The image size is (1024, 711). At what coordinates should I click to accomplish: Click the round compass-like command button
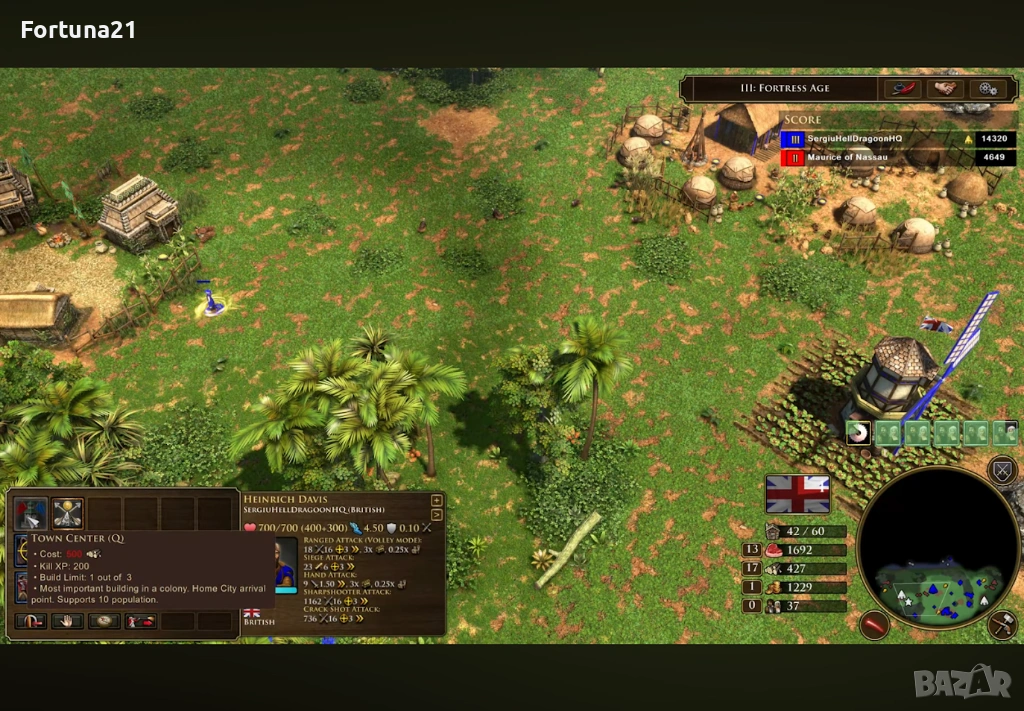click(104, 621)
